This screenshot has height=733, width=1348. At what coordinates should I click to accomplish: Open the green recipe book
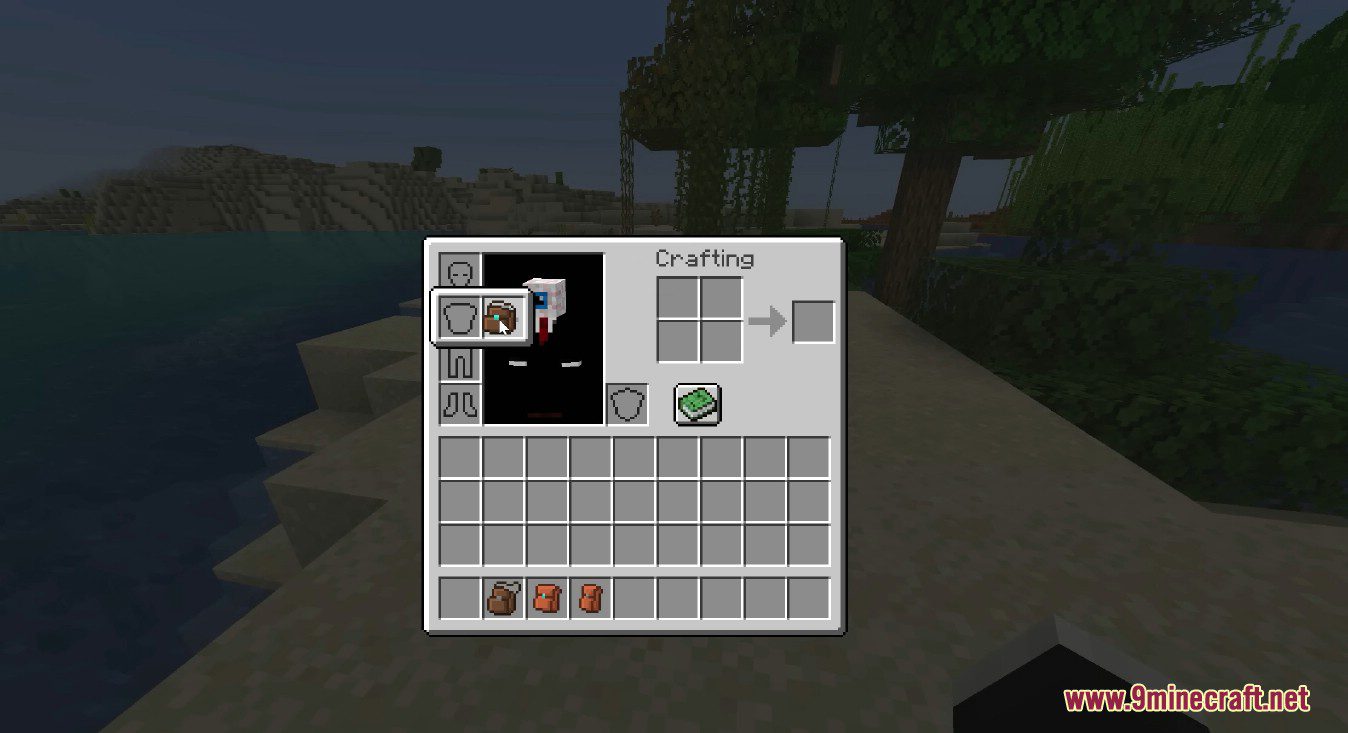697,403
